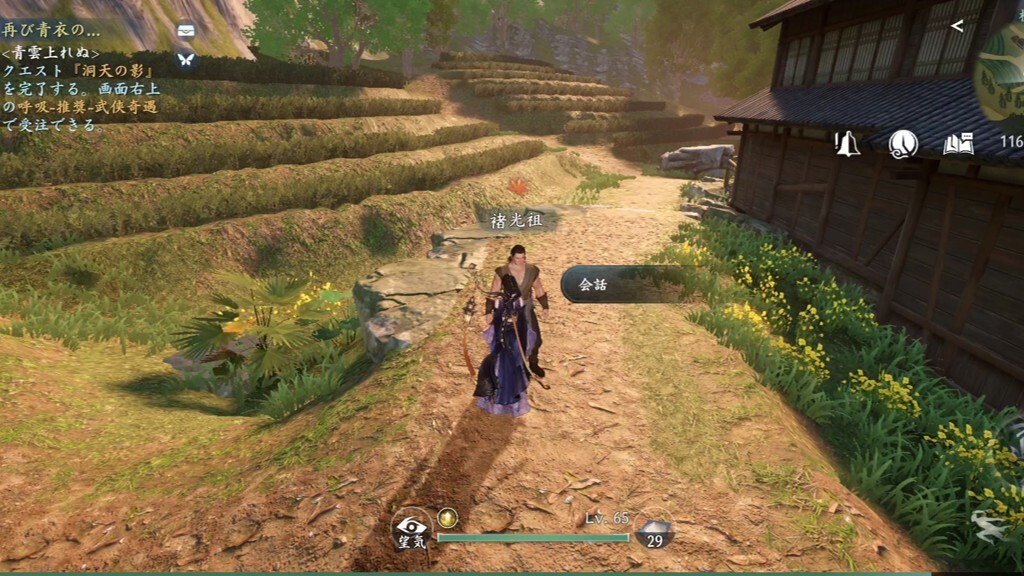
Task: Tap the white butterfly icon
Action: click(186, 59)
